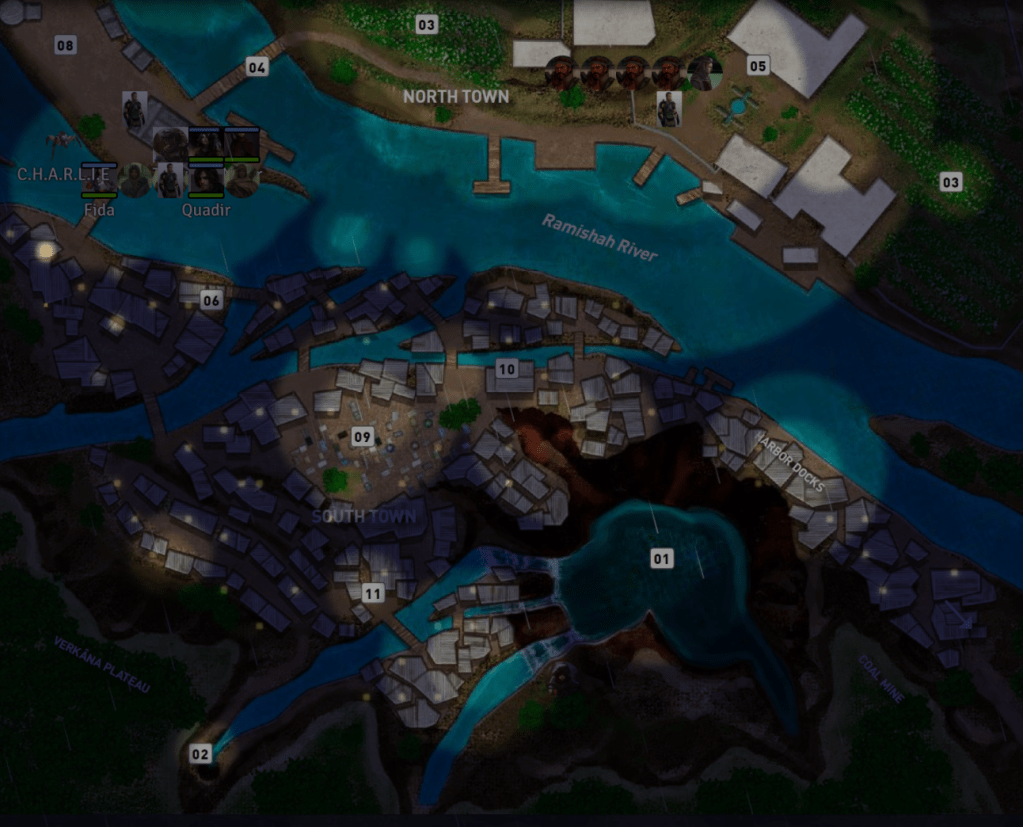Choose the 06 location marker
The image size is (1023, 827).
pyautogui.click(x=211, y=300)
